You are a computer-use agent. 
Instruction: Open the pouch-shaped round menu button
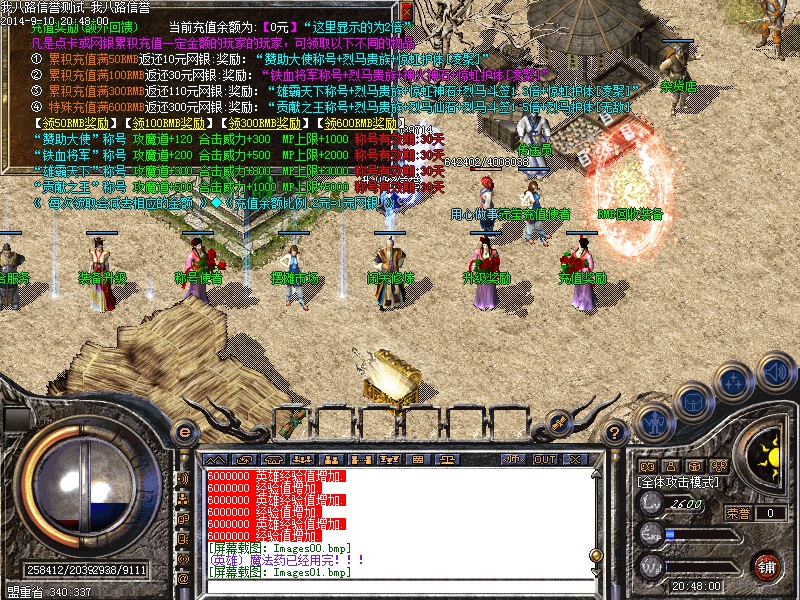692,401
